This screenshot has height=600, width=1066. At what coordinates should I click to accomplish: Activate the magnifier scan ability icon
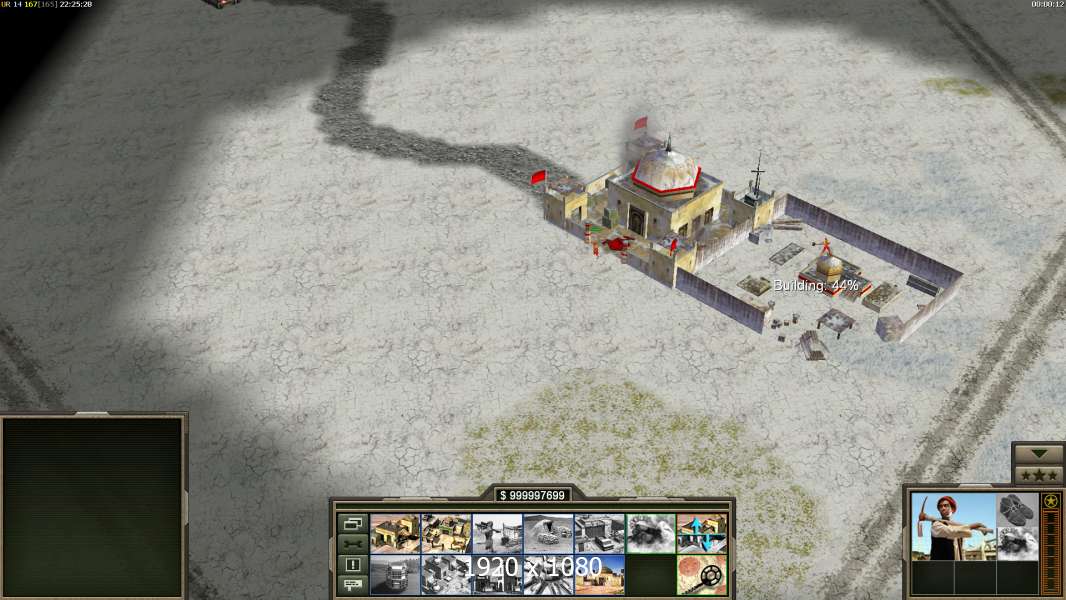coord(701,575)
